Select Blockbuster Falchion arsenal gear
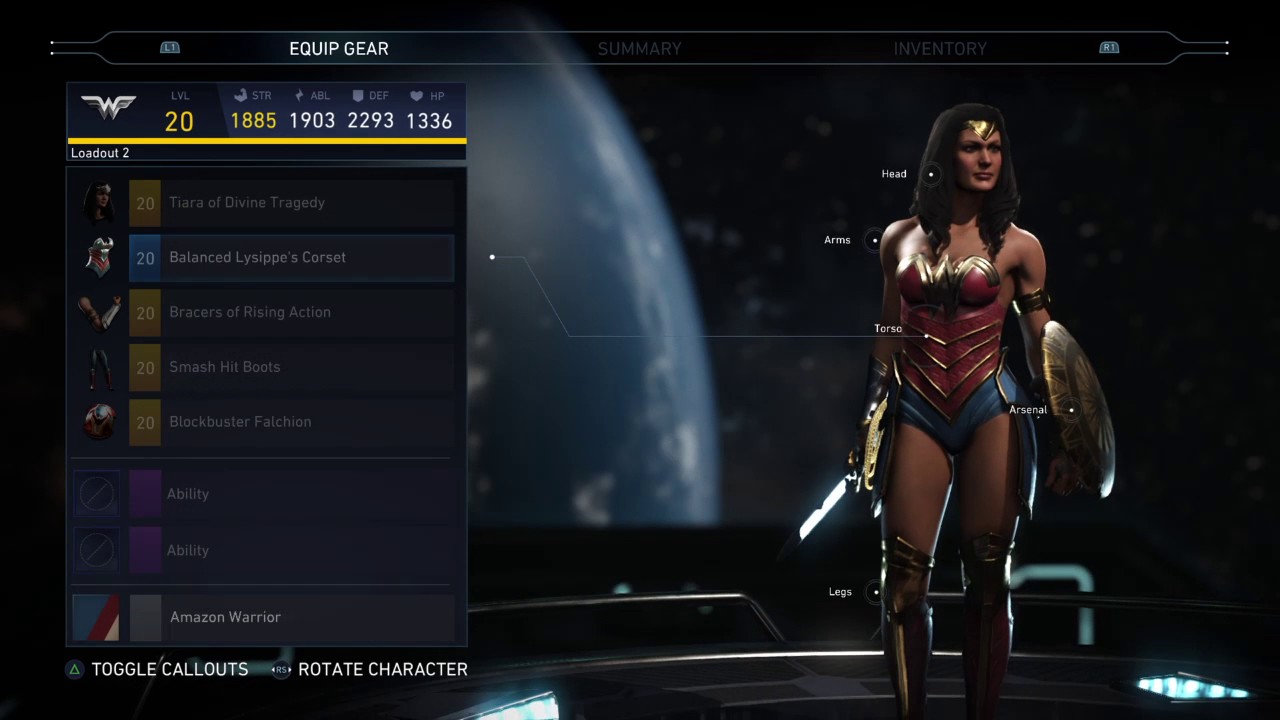This screenshot has height=720, width=1280. coord(290,422)
